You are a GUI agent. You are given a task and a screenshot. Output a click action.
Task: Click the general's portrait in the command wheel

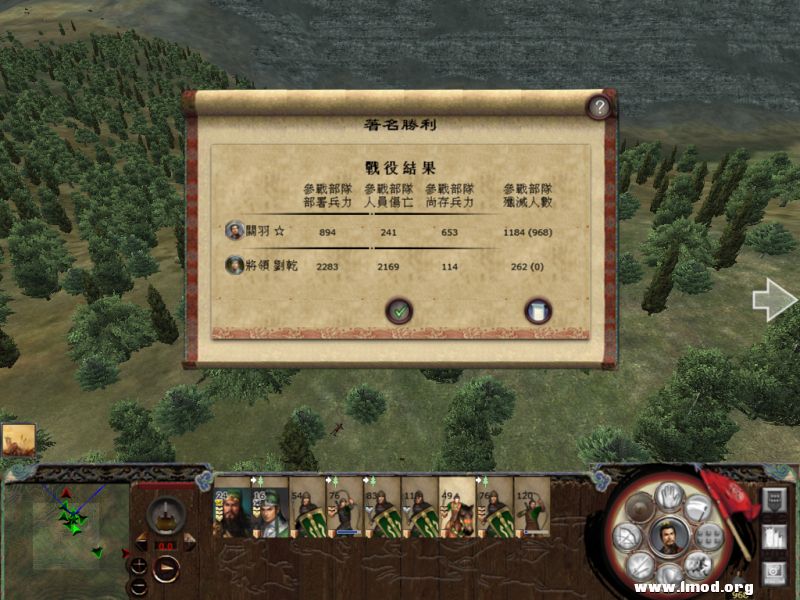pyautogui.click(x=668, y=536)
